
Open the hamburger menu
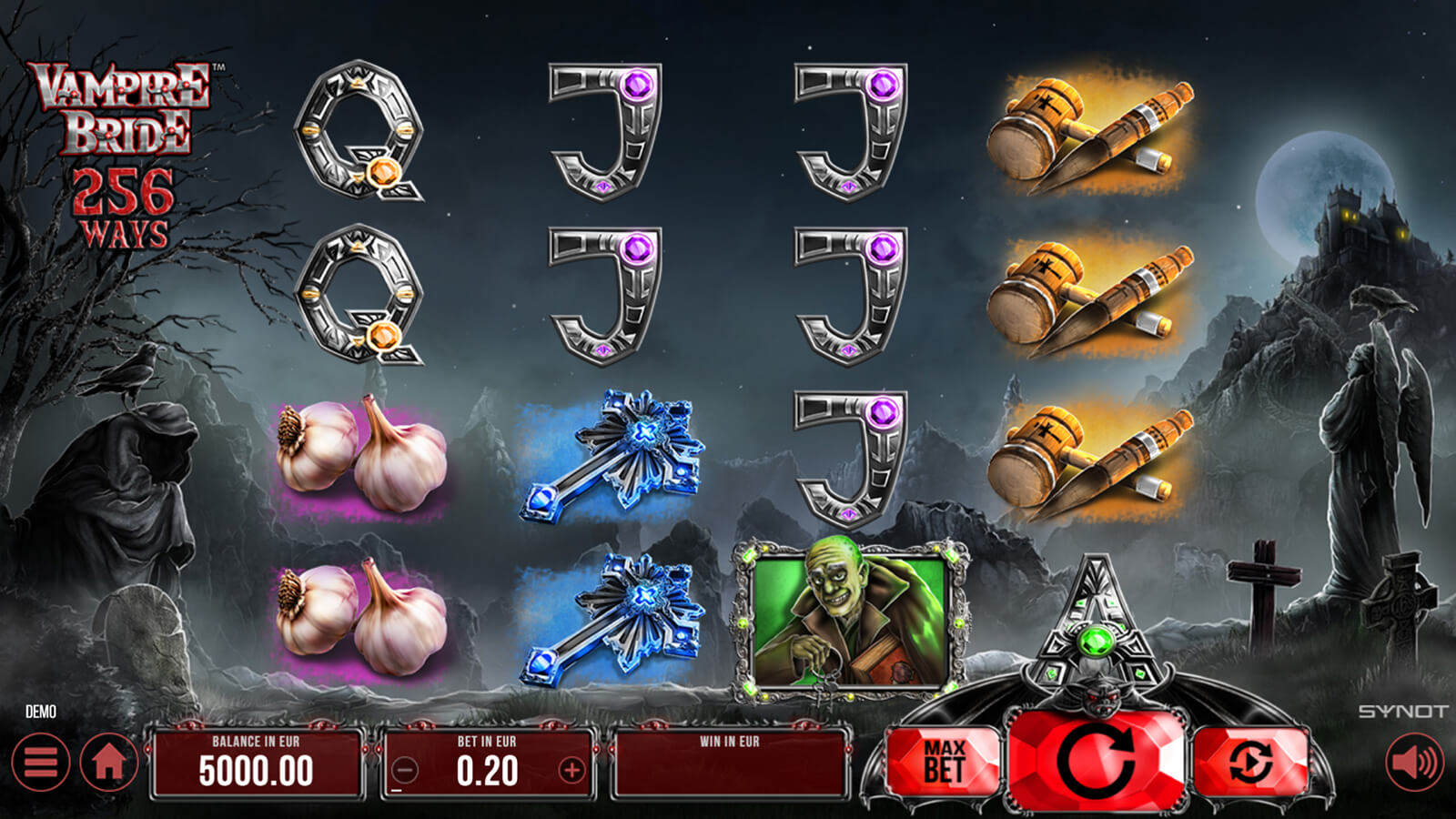click(41, 762)
